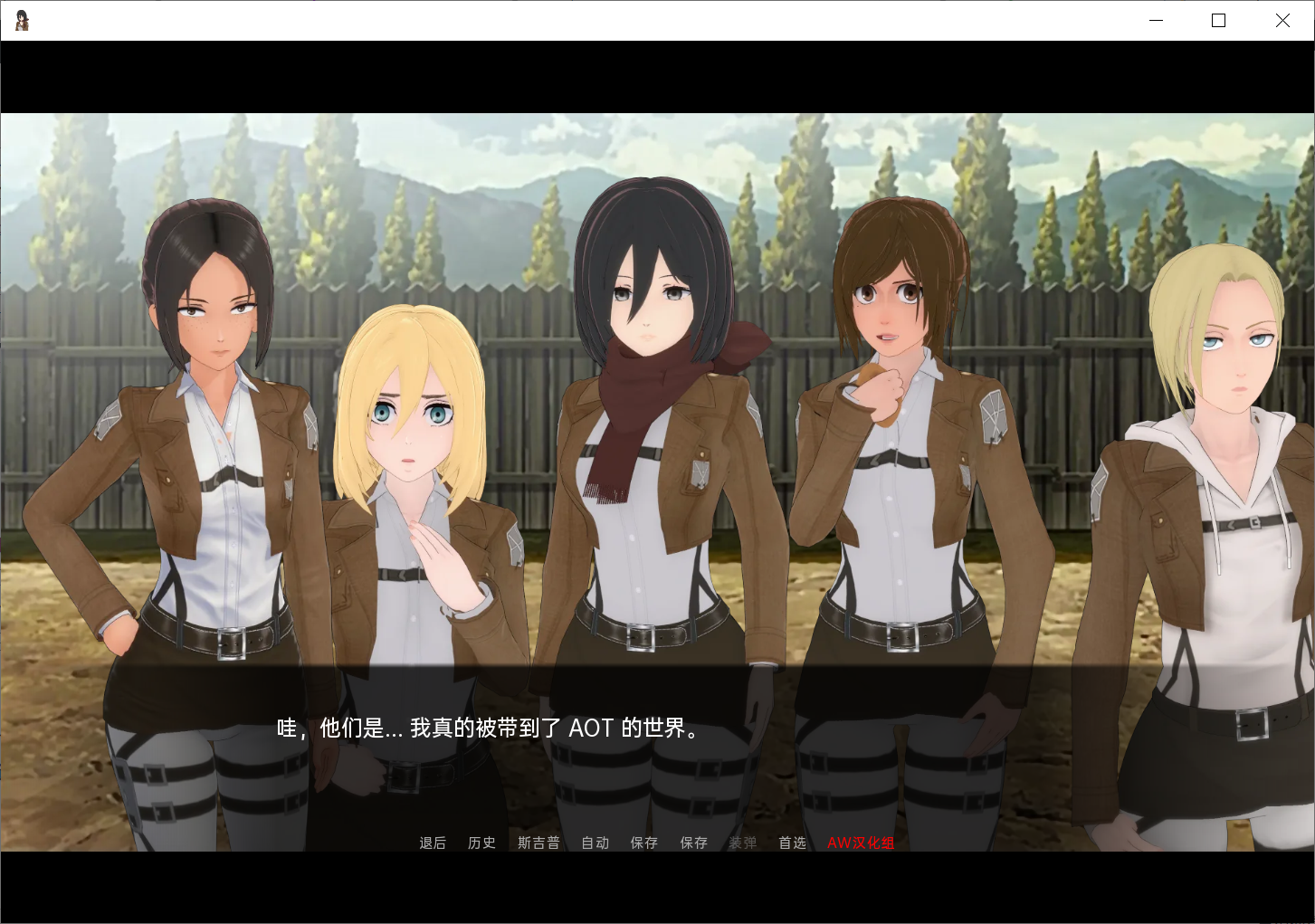
Task: Click 退后 to roll back dialogue
Action: (x=433, y=843)
